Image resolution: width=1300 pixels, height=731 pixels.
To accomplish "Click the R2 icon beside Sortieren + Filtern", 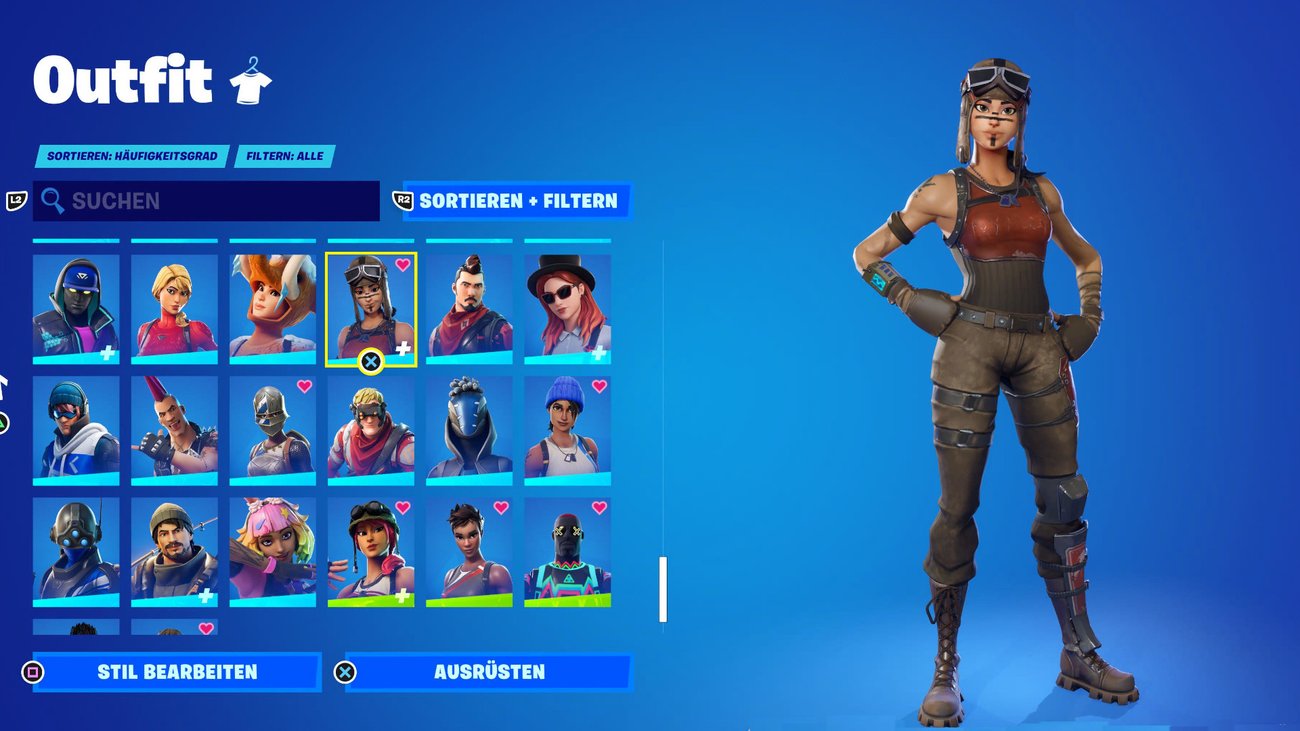I will (404, 201).
